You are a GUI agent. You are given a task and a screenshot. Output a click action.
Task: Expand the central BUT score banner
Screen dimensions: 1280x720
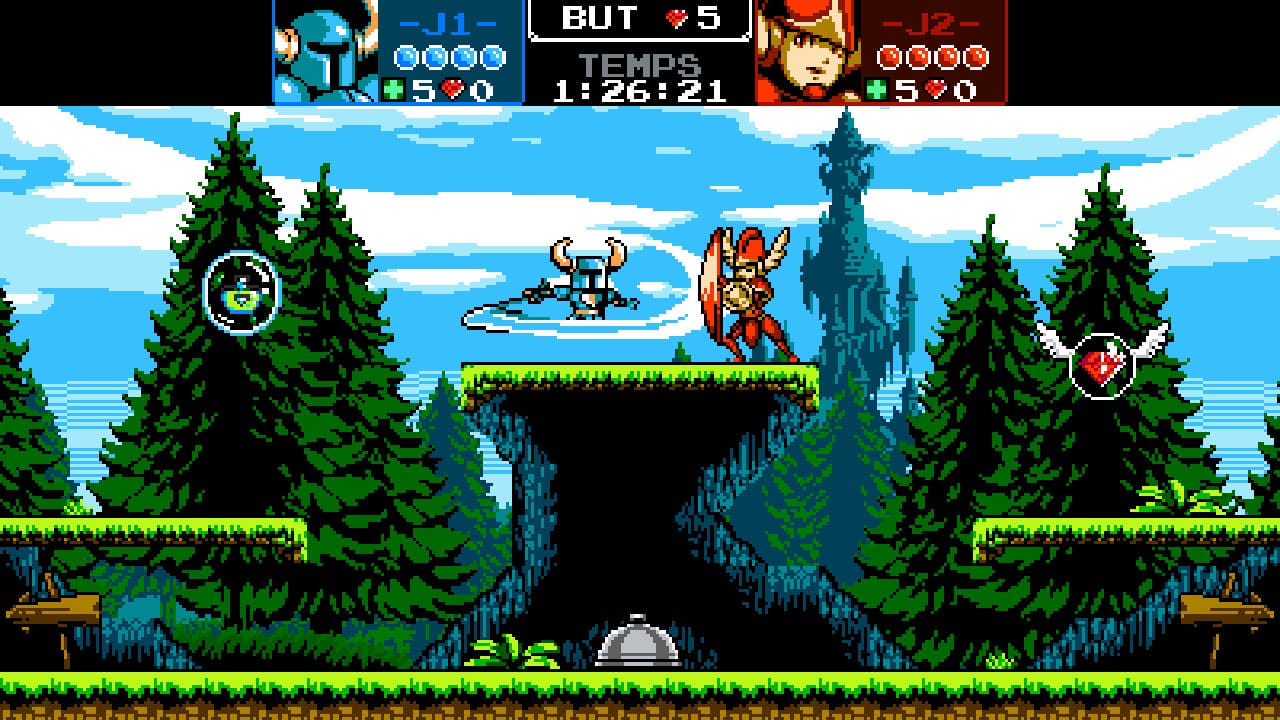coord(639,17)
